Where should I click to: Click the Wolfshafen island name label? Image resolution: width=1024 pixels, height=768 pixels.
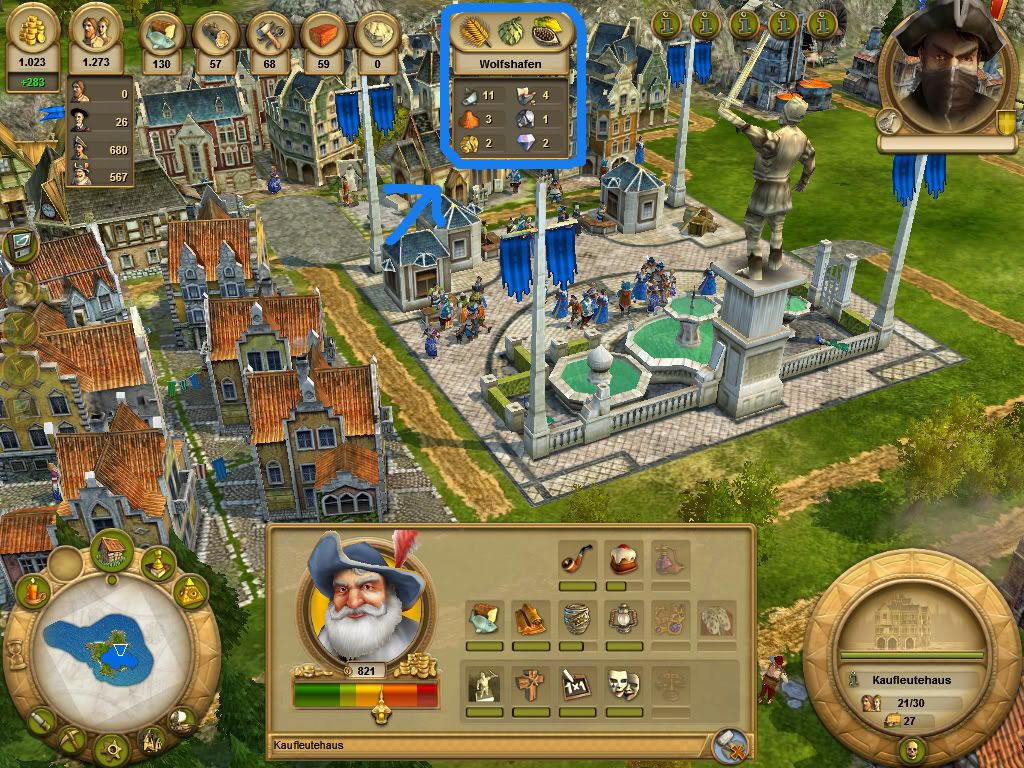coord(511,62)
